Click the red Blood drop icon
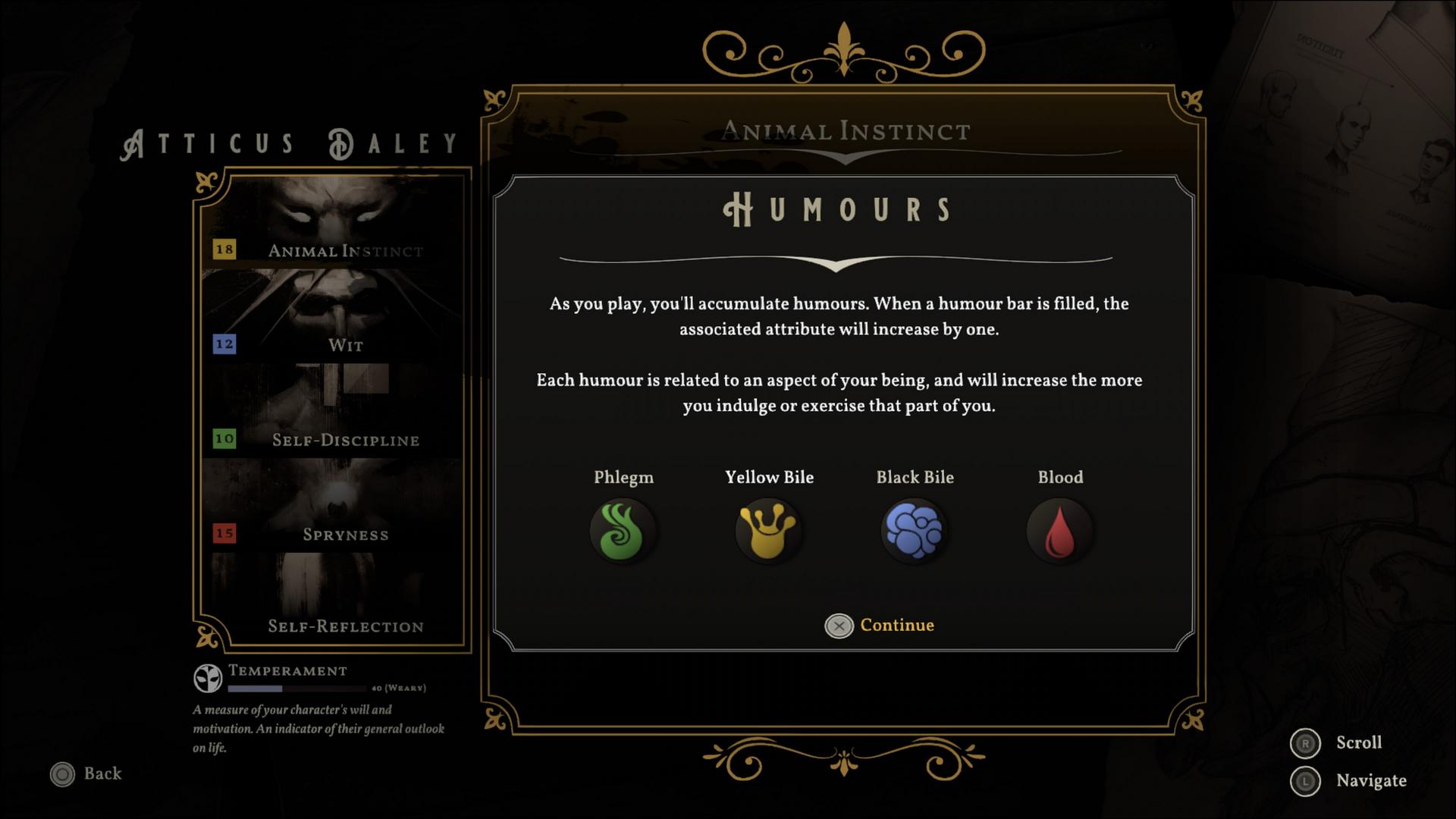Image resolution: width=1456 pixels, height=819 pixels. pos(1059,531)
